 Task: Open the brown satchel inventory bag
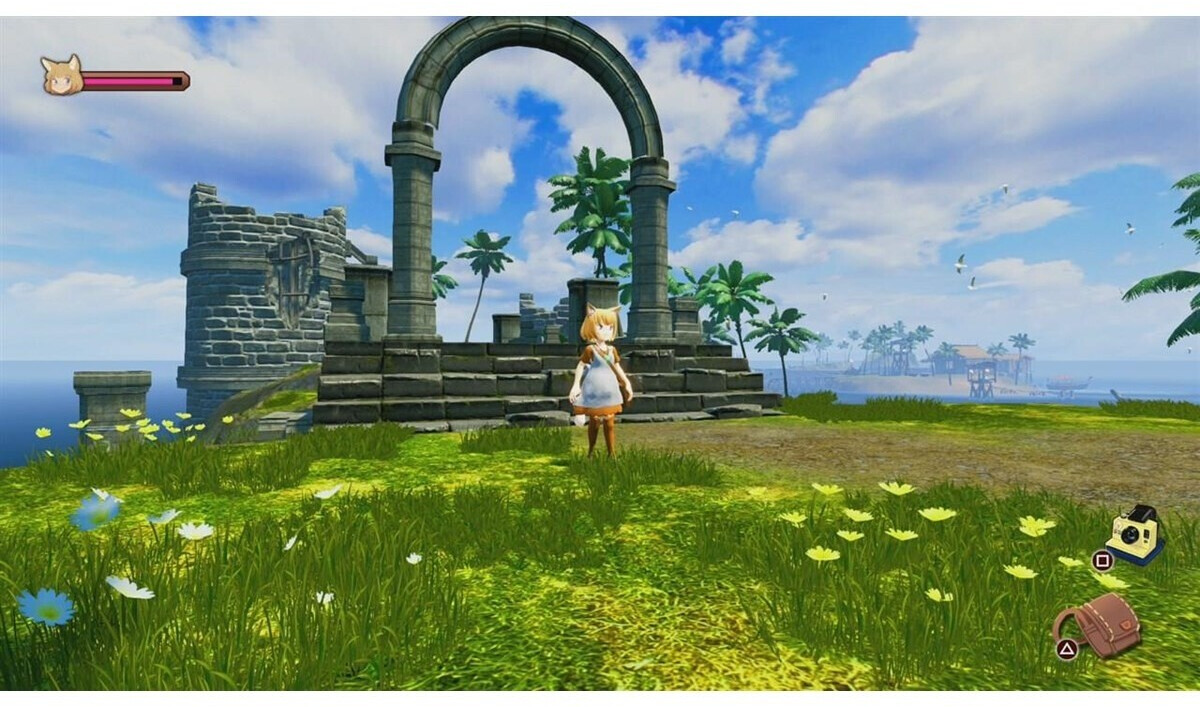click(x=1104, y=624)
